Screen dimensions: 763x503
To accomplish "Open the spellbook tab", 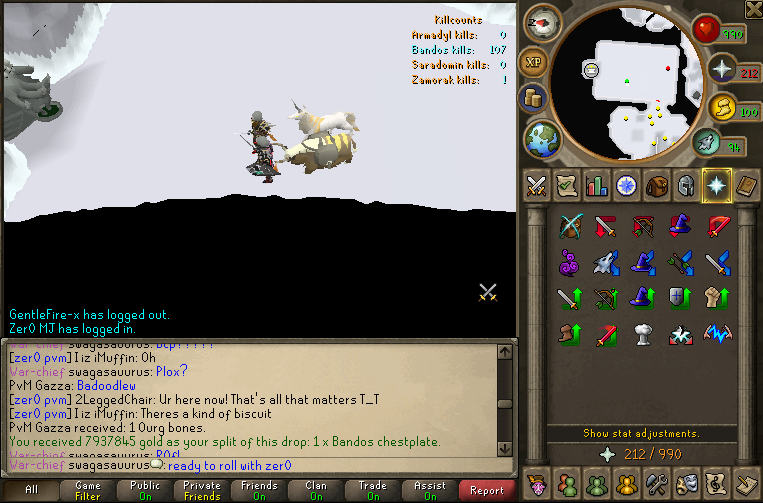I will [x=747, y=186].
